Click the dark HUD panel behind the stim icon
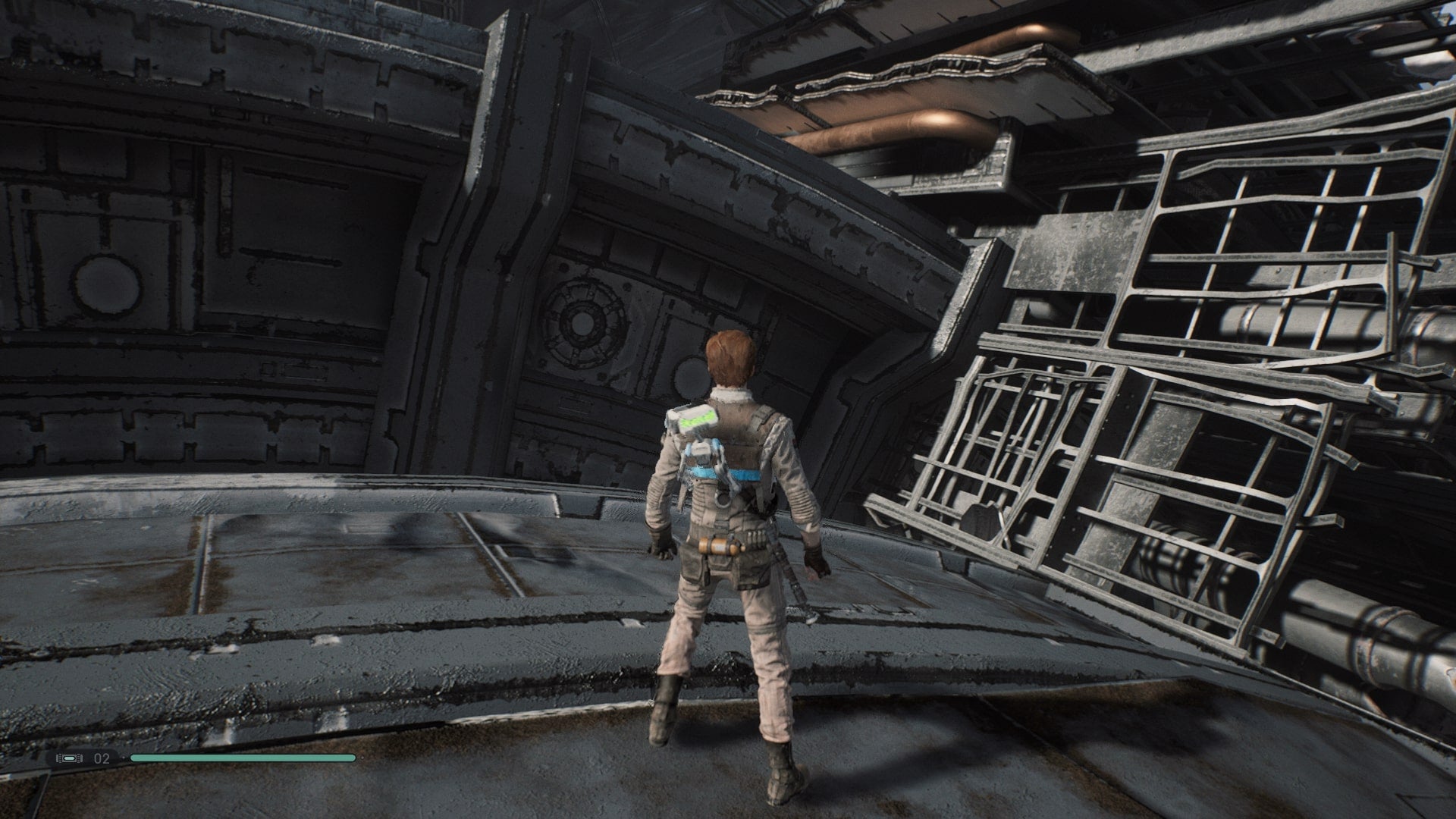Viewport: 1456px width, 819px height. tap(86, 758)
